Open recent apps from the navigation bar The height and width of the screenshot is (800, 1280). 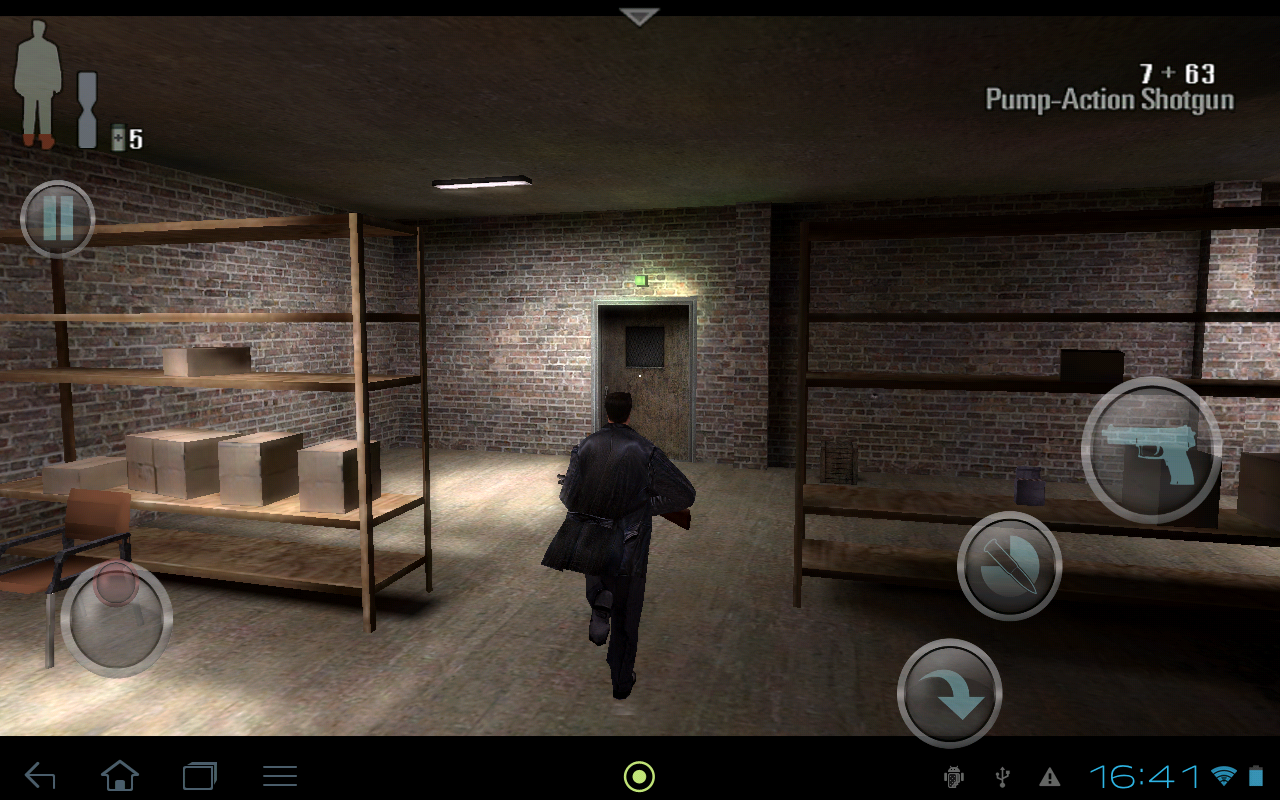click(199, 775)
